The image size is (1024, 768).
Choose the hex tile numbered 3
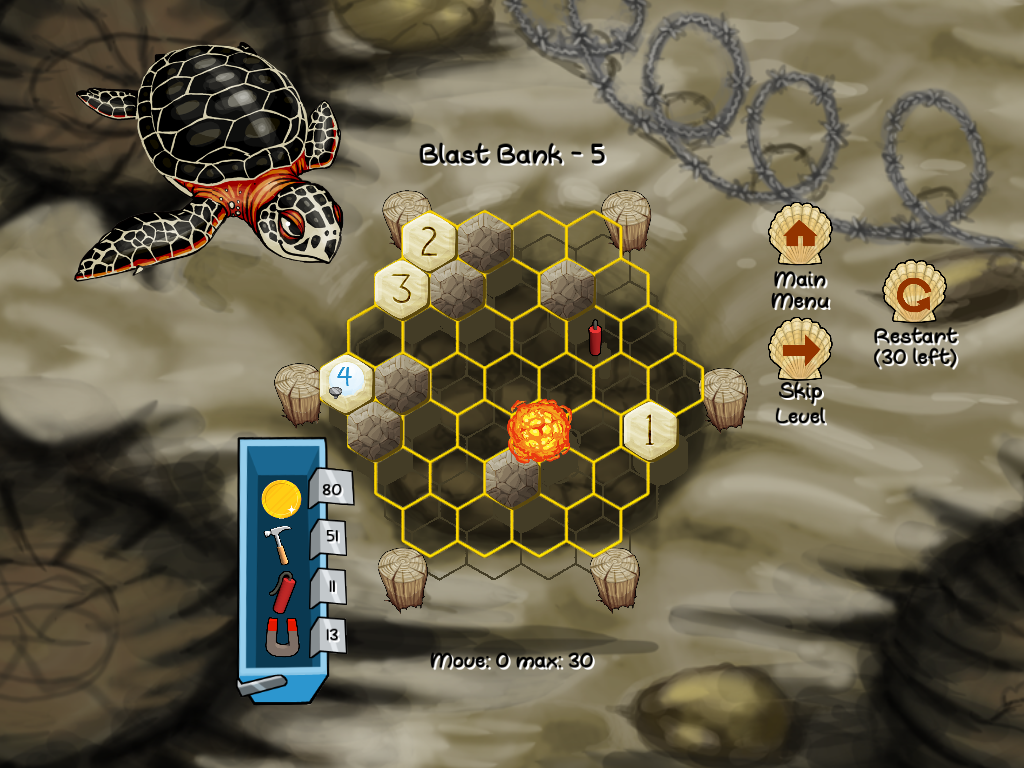click(x=401, y=289)
